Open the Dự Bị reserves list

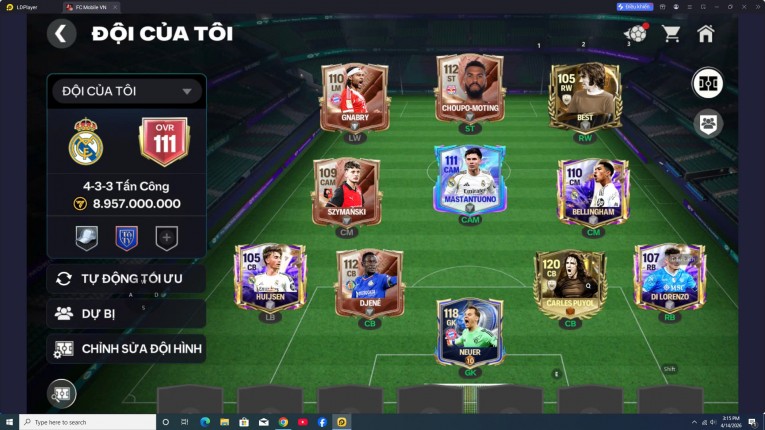[x=126, y=313]
